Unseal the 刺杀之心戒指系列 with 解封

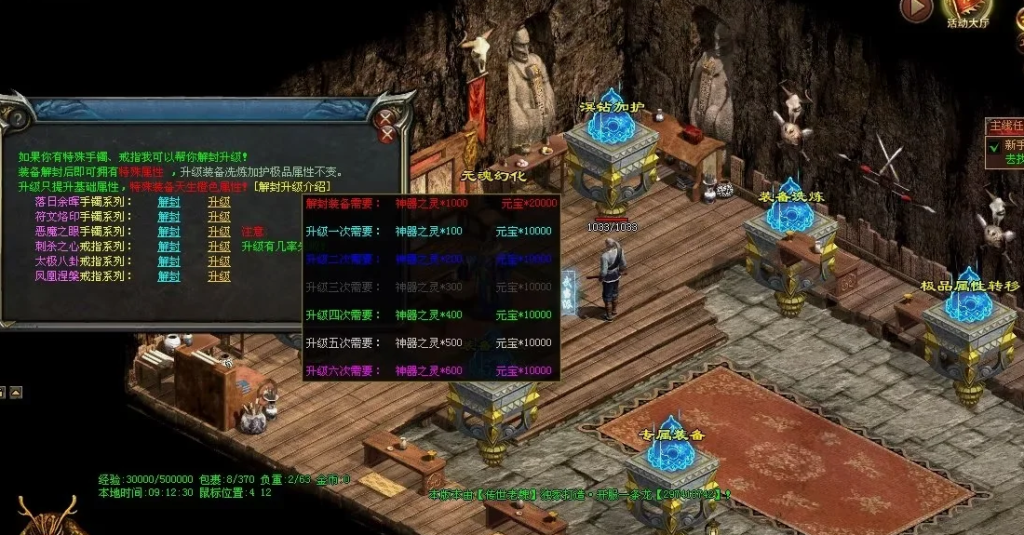tap(169, 246)
